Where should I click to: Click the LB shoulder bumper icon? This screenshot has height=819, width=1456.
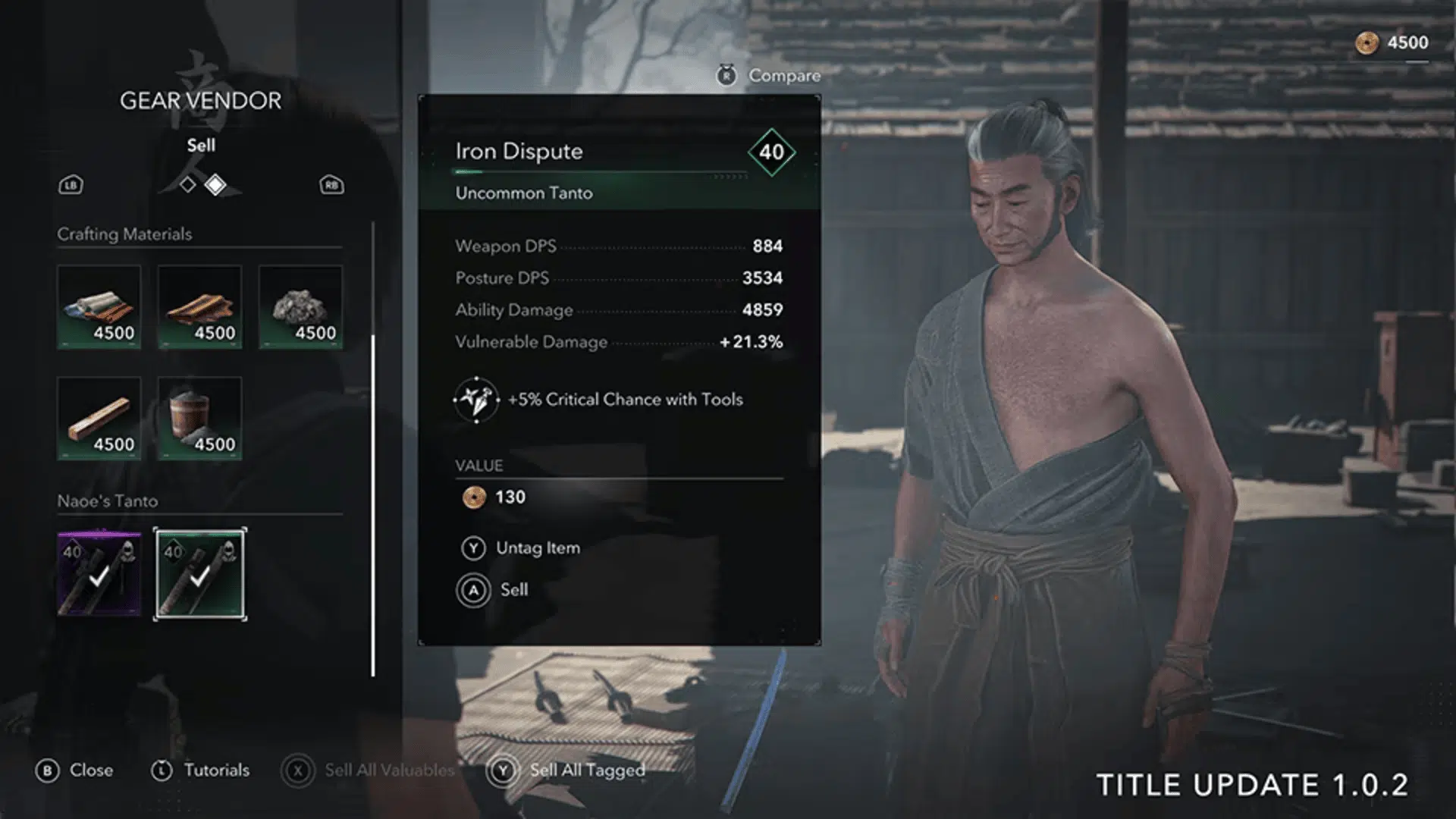pyautogui.click(x=71, y=184)
